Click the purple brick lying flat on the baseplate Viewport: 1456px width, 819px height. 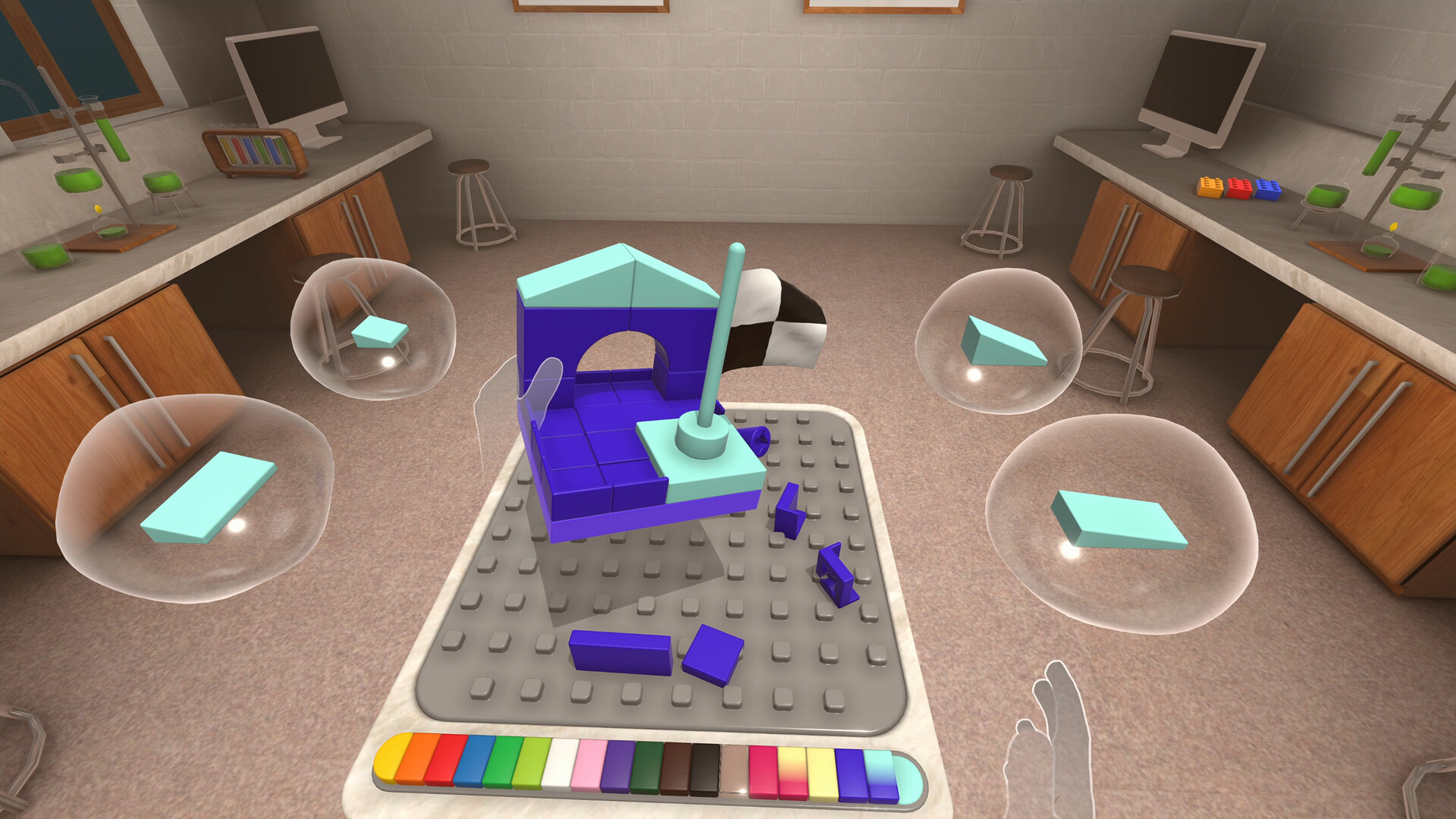tap(618, 652)
